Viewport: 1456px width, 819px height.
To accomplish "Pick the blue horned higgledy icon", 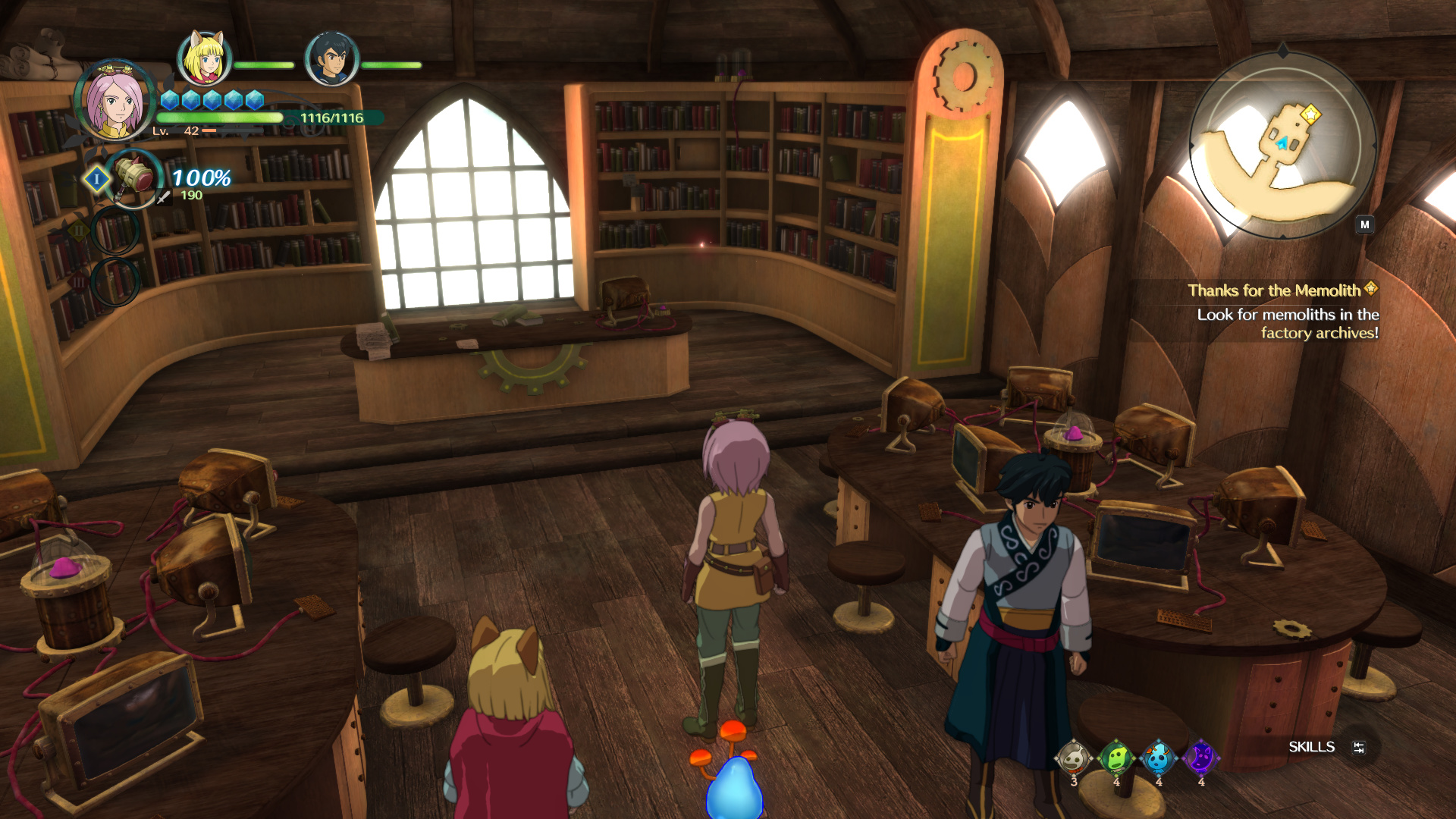I will coord(1158,758).
